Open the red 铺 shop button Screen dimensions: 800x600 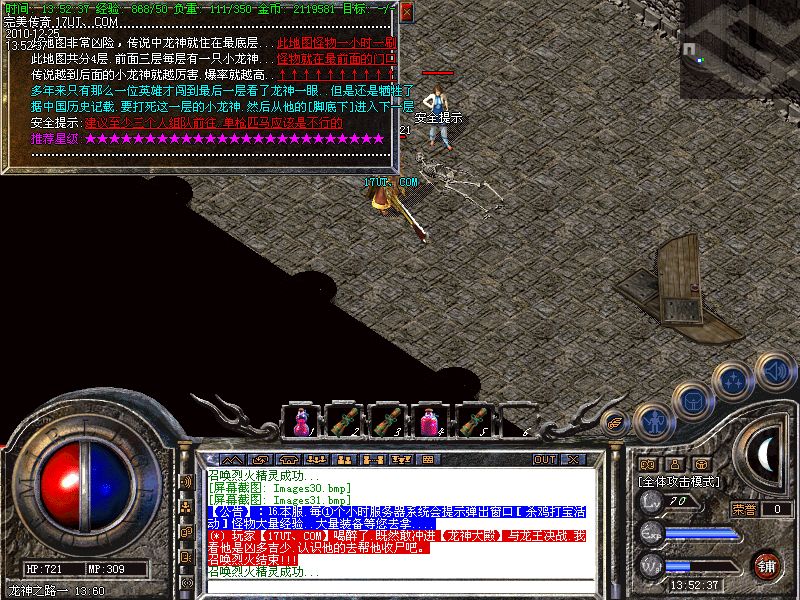tap(766, 564)
